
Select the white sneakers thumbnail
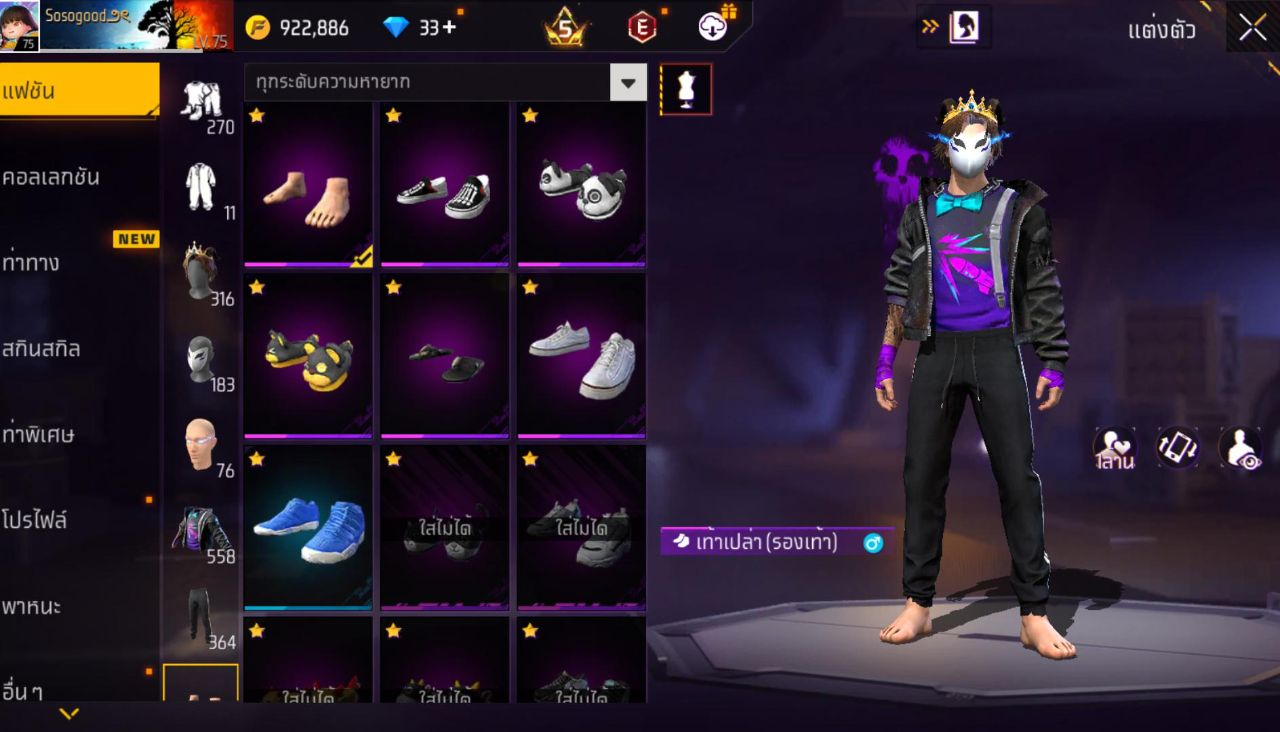coord(581,356)
